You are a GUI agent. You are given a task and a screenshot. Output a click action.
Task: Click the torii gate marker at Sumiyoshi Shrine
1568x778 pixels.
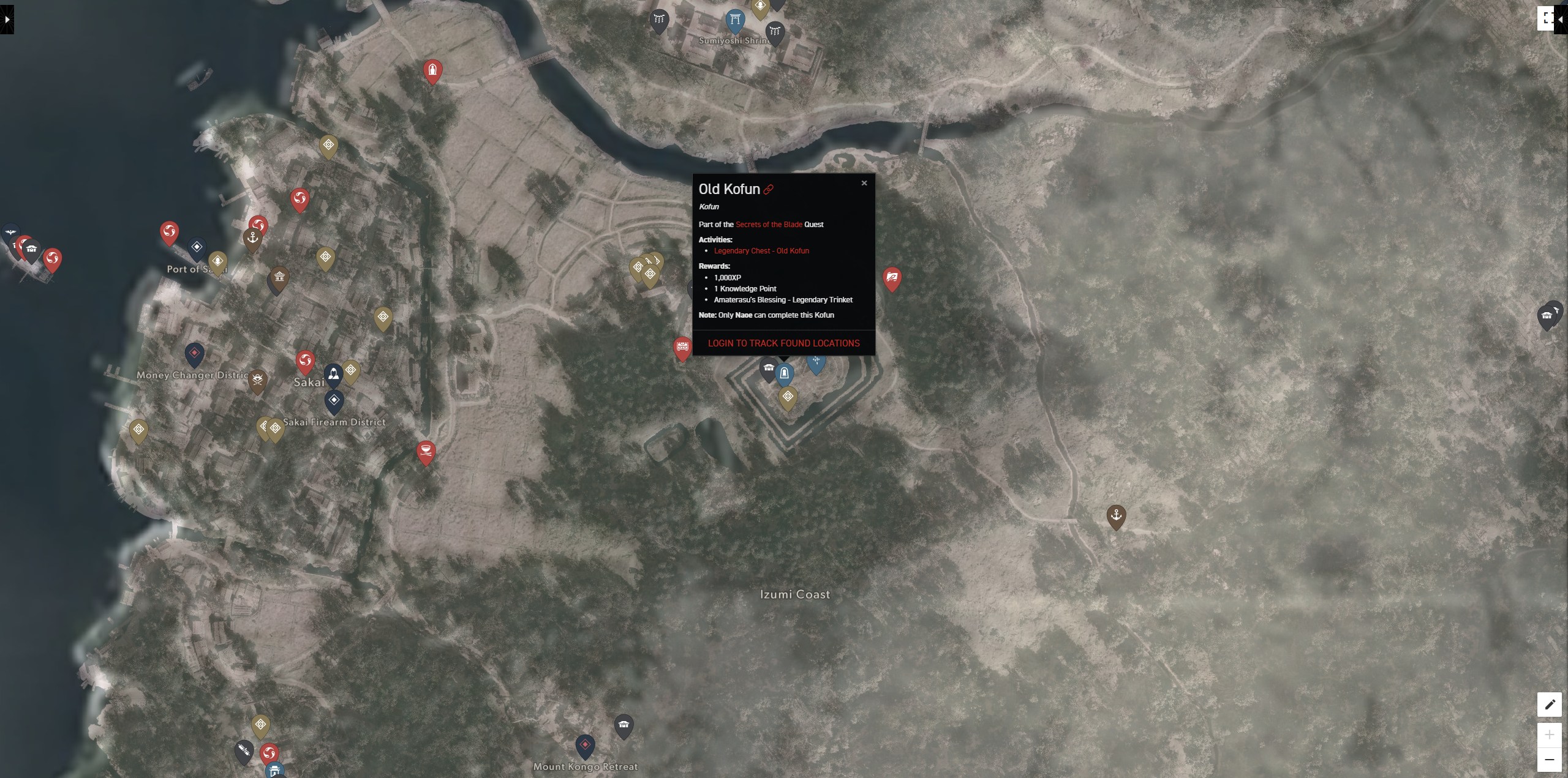point(734,18)
